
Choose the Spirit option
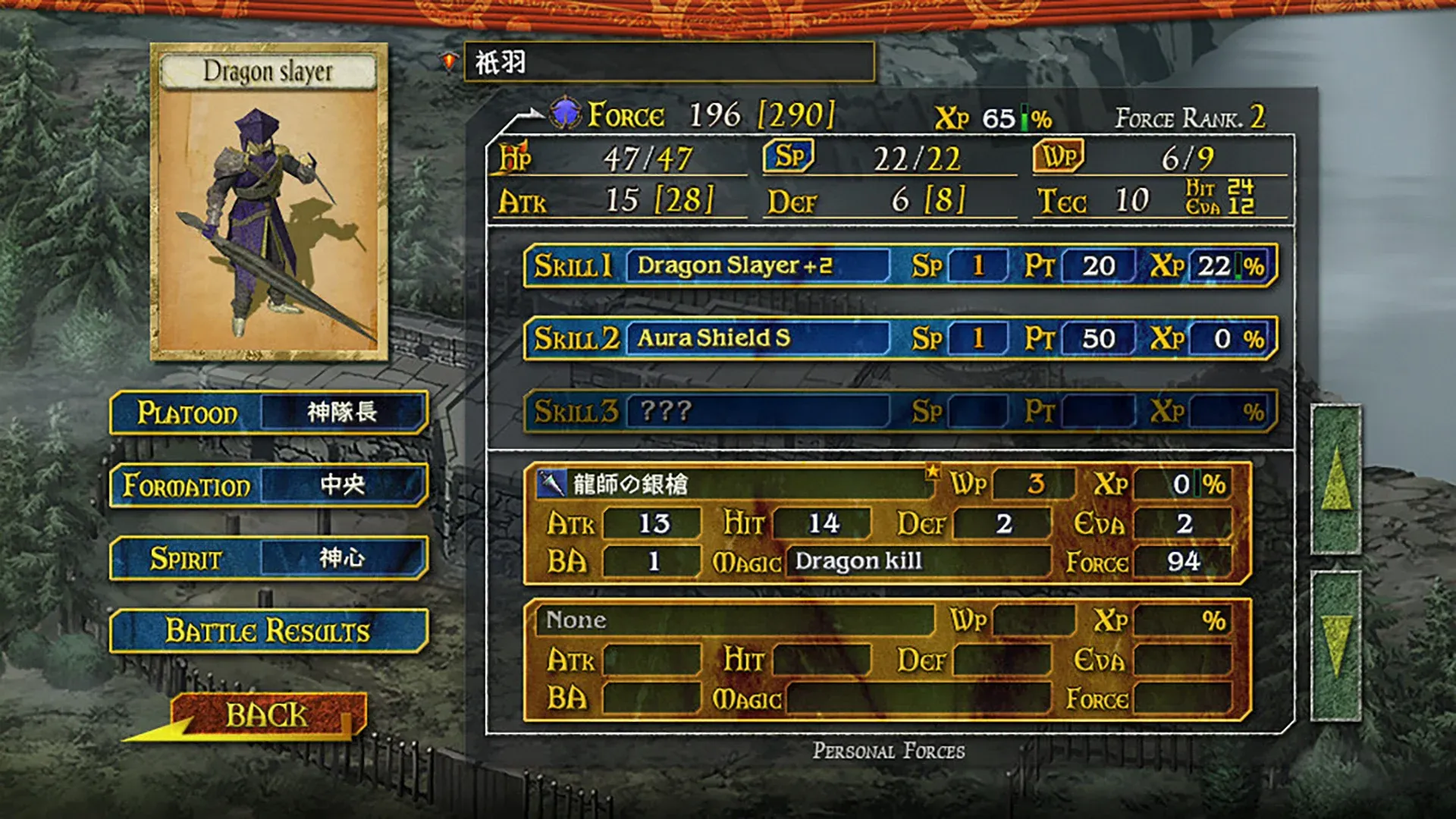268,558
